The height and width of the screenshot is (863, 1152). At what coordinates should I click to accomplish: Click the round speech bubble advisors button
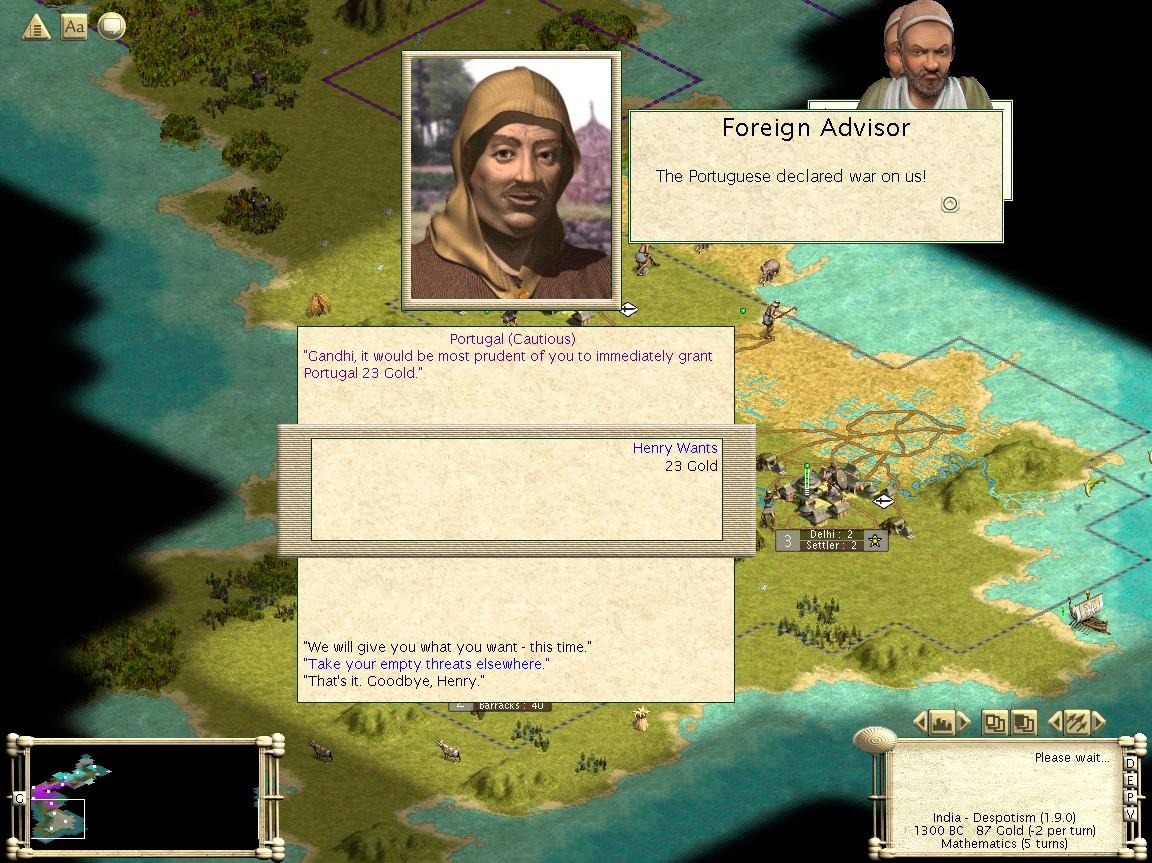[x=111, y=27]
